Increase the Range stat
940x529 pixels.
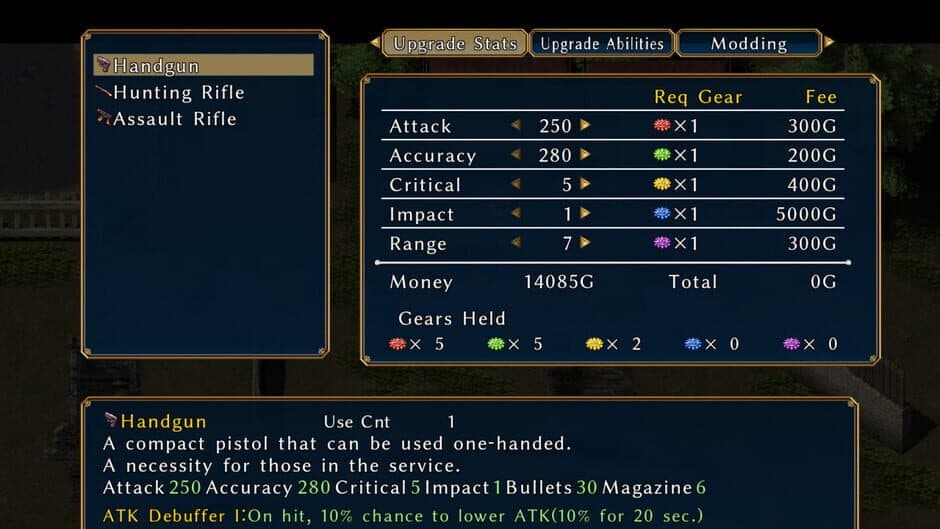(585, 243)
